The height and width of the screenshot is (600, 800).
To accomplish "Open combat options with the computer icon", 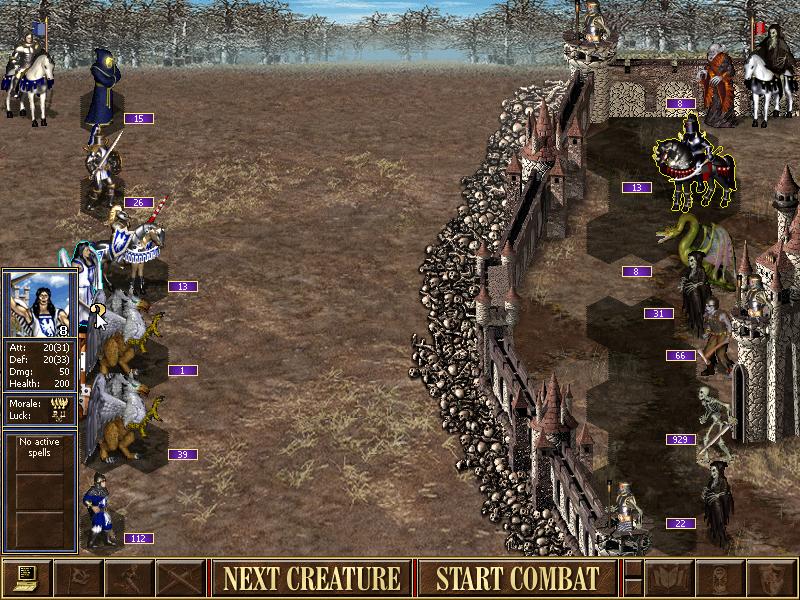I will point(26,578).
